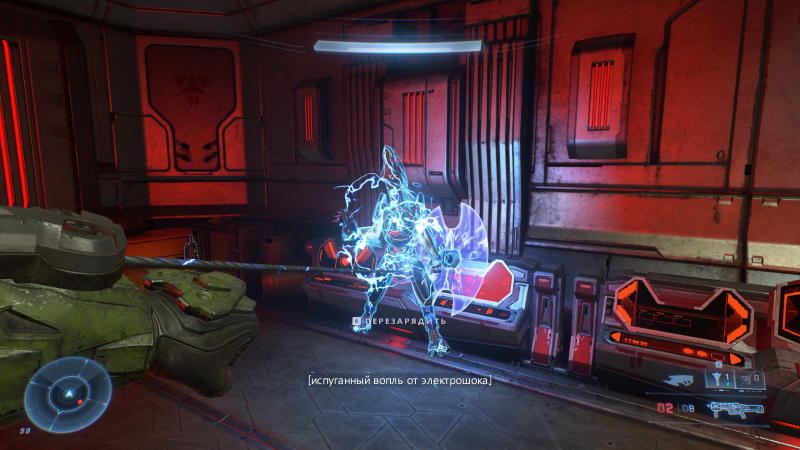This screenshot has height=450, width=800.
Task: Click the motion tracker radar
Action: point(68,394)
